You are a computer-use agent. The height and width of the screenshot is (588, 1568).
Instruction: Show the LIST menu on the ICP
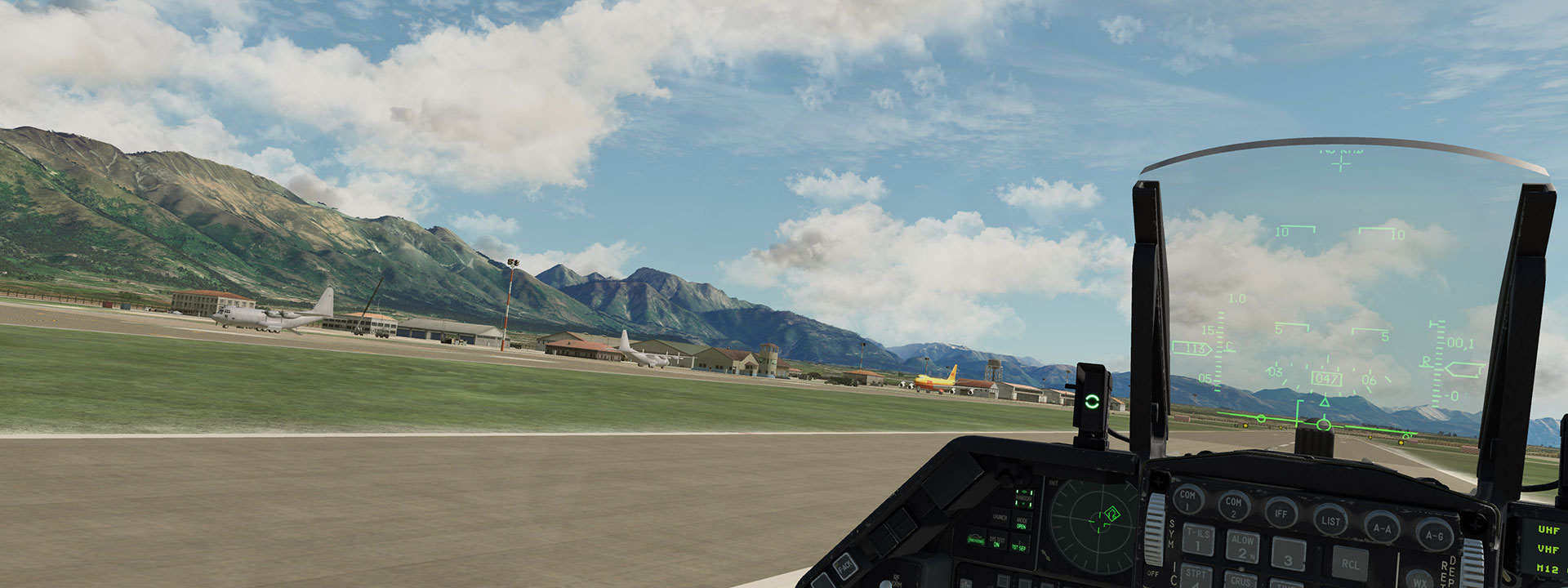1330,520
